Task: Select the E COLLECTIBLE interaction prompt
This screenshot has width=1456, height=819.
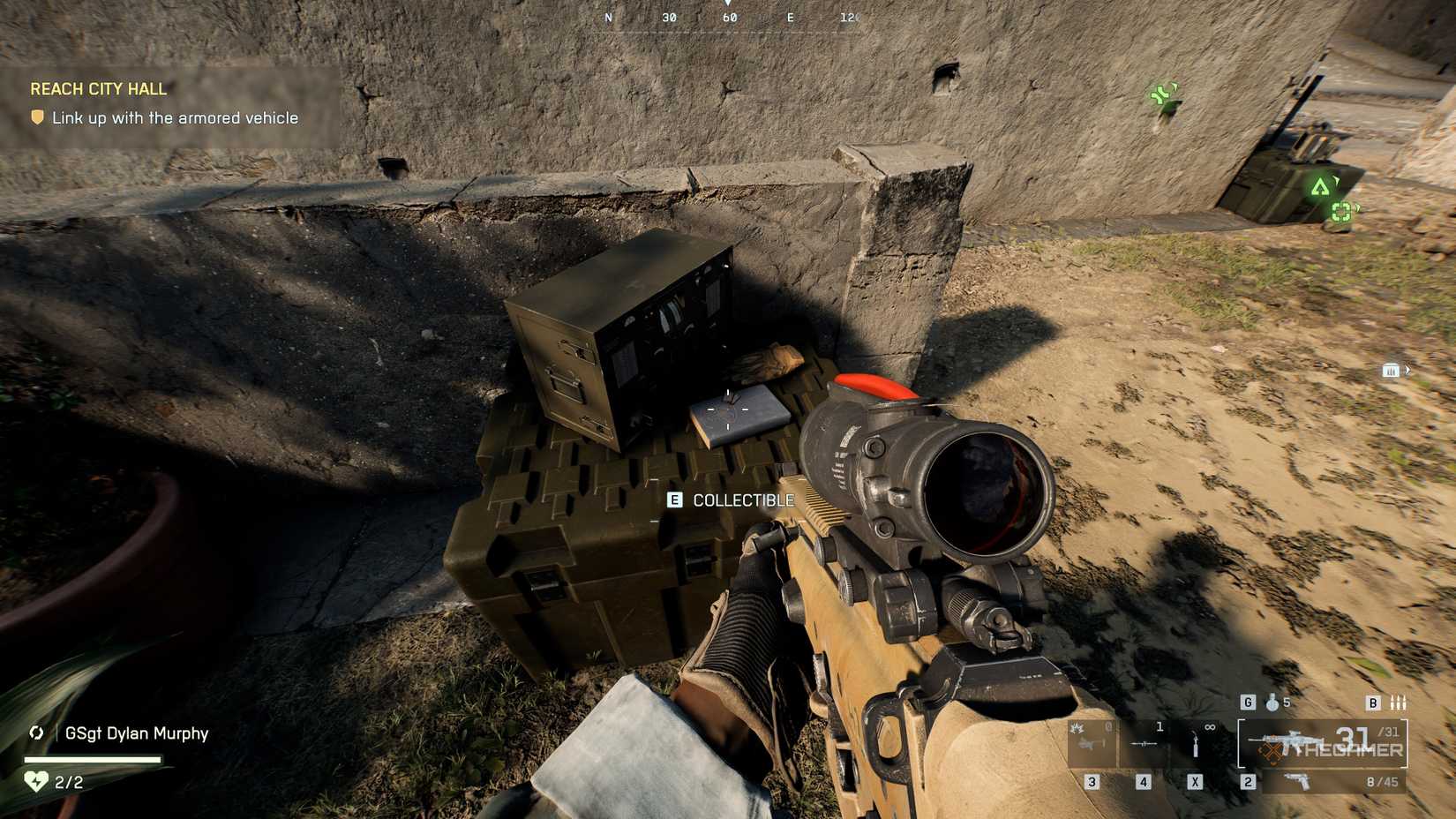Action: [x=731, y=500]
